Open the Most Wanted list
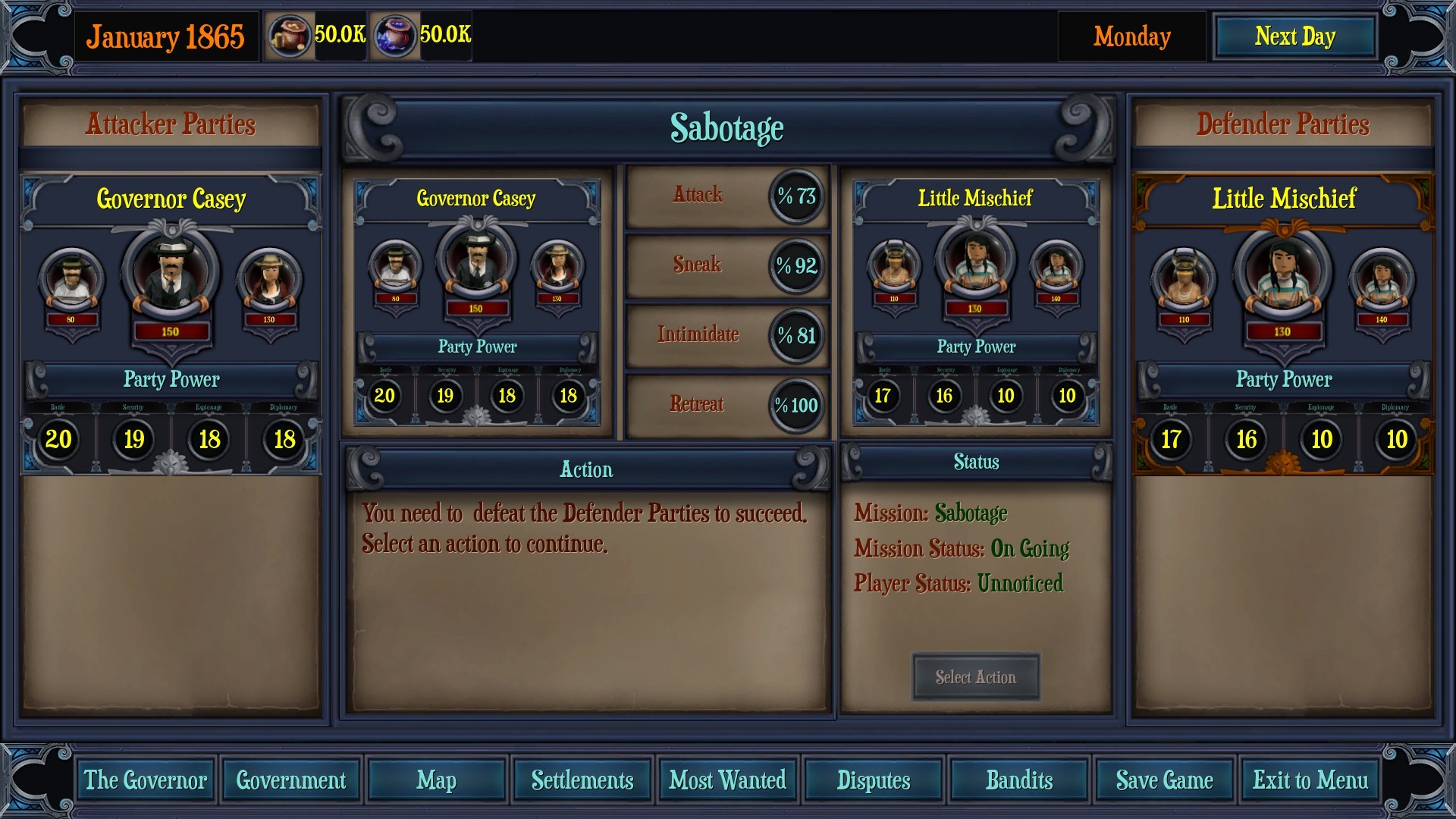The image size is (1456, 819). coord(726,780)
